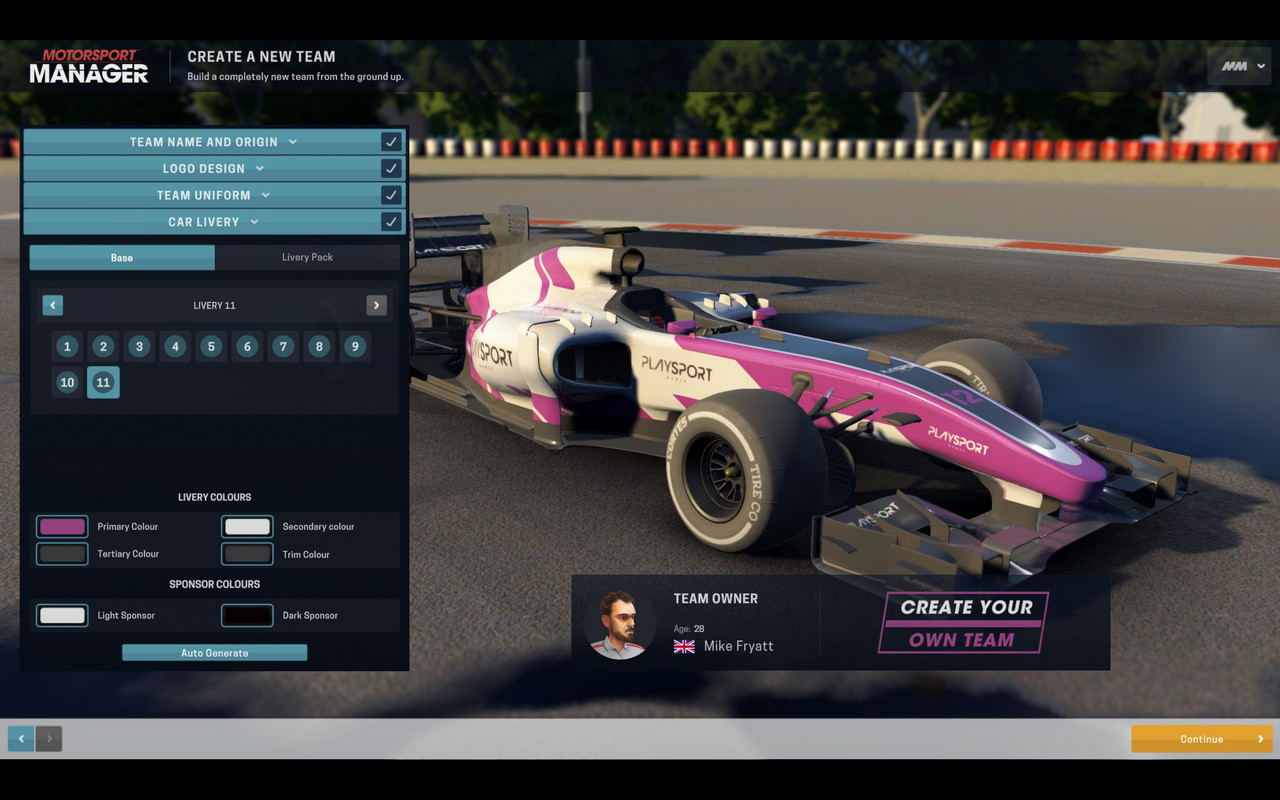Select livery number 10
1280x800 pixels.
67,382
